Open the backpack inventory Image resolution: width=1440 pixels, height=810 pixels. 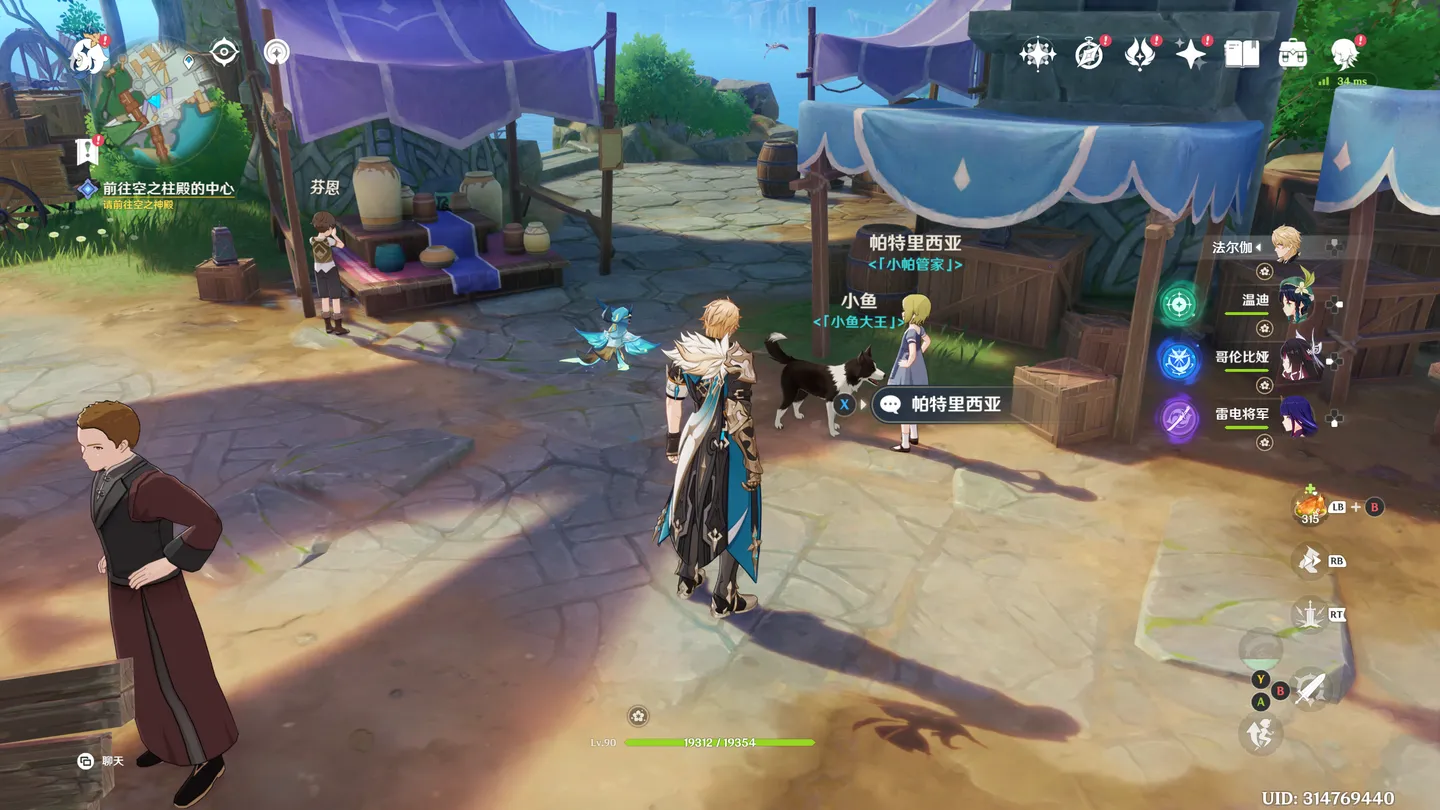[x=1293, y=54]
